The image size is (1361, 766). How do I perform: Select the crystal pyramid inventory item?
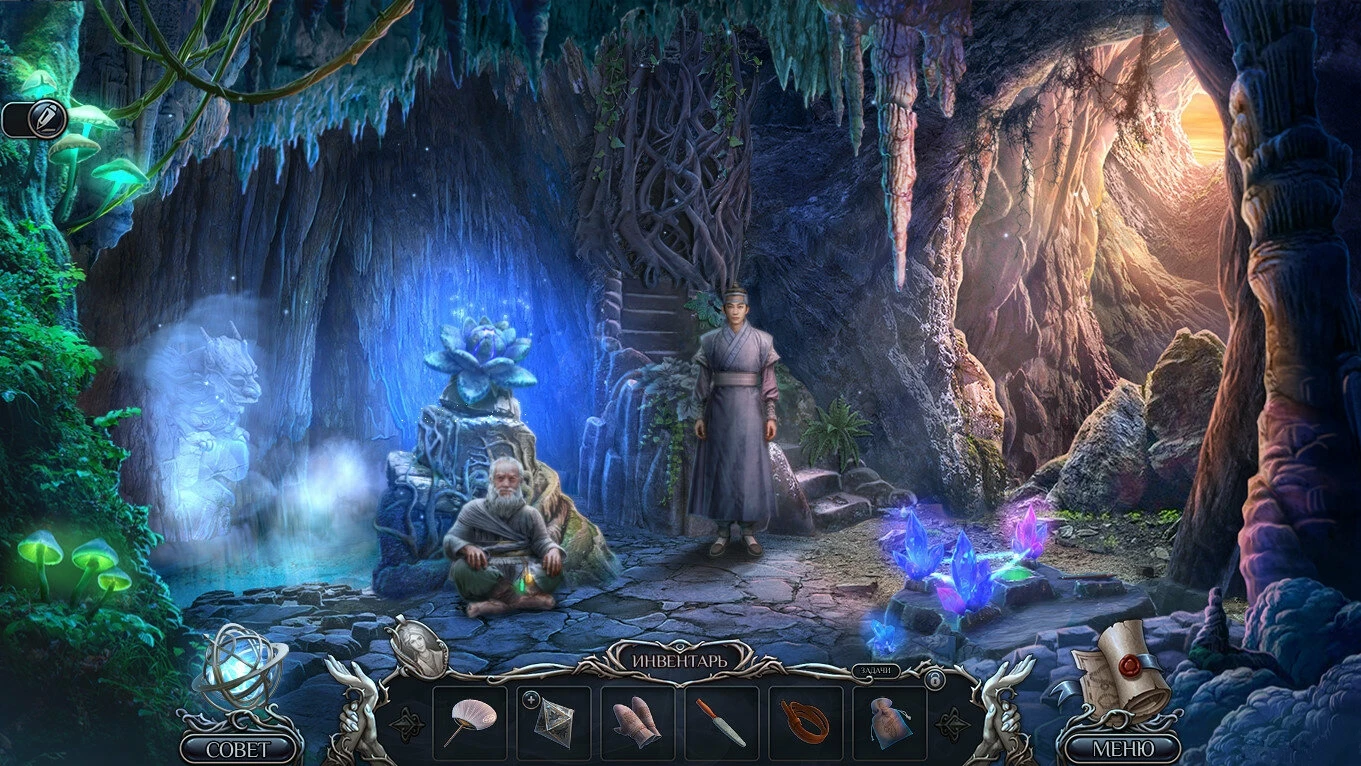point(555,723)
